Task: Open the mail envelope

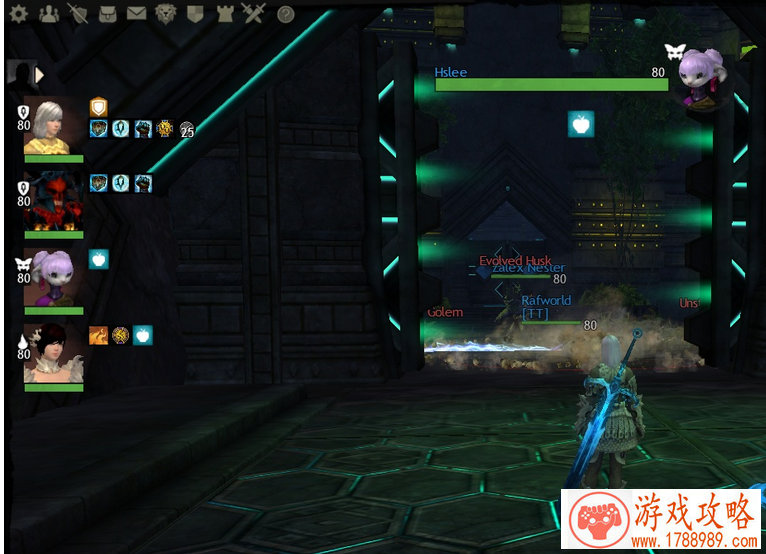Action: pyautogui.click(x=136, y=14)
